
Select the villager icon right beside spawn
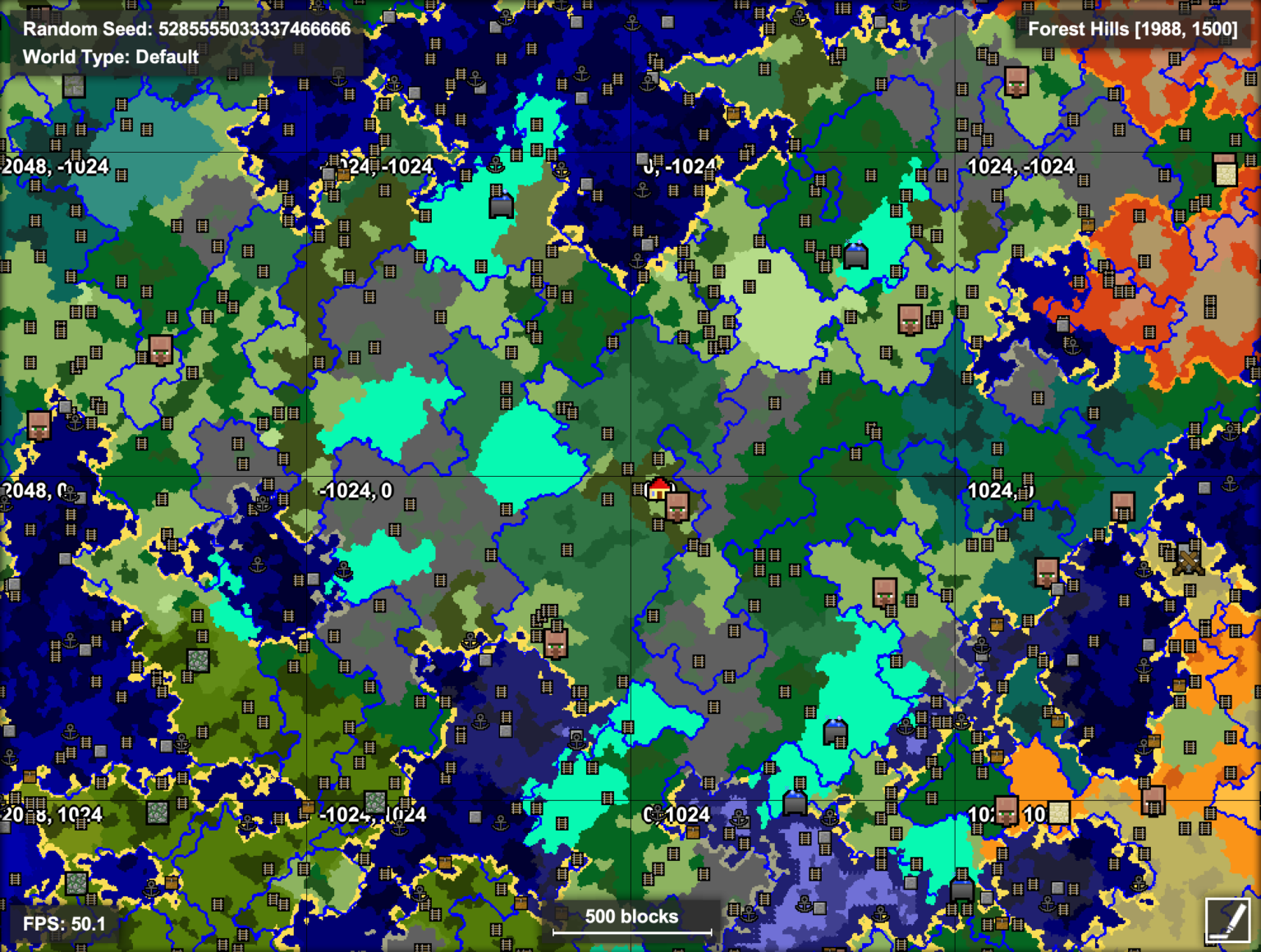coord(678,507)
